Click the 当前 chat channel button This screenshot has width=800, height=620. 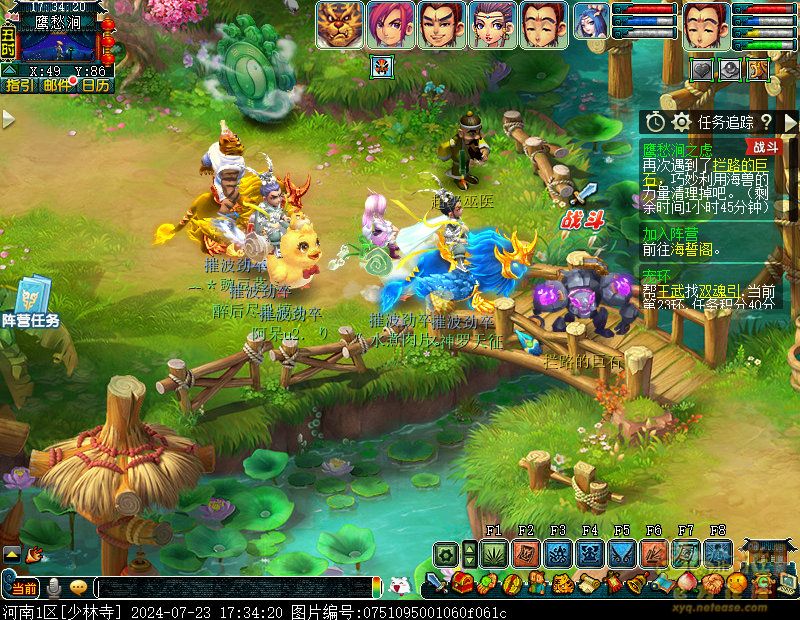22,587
